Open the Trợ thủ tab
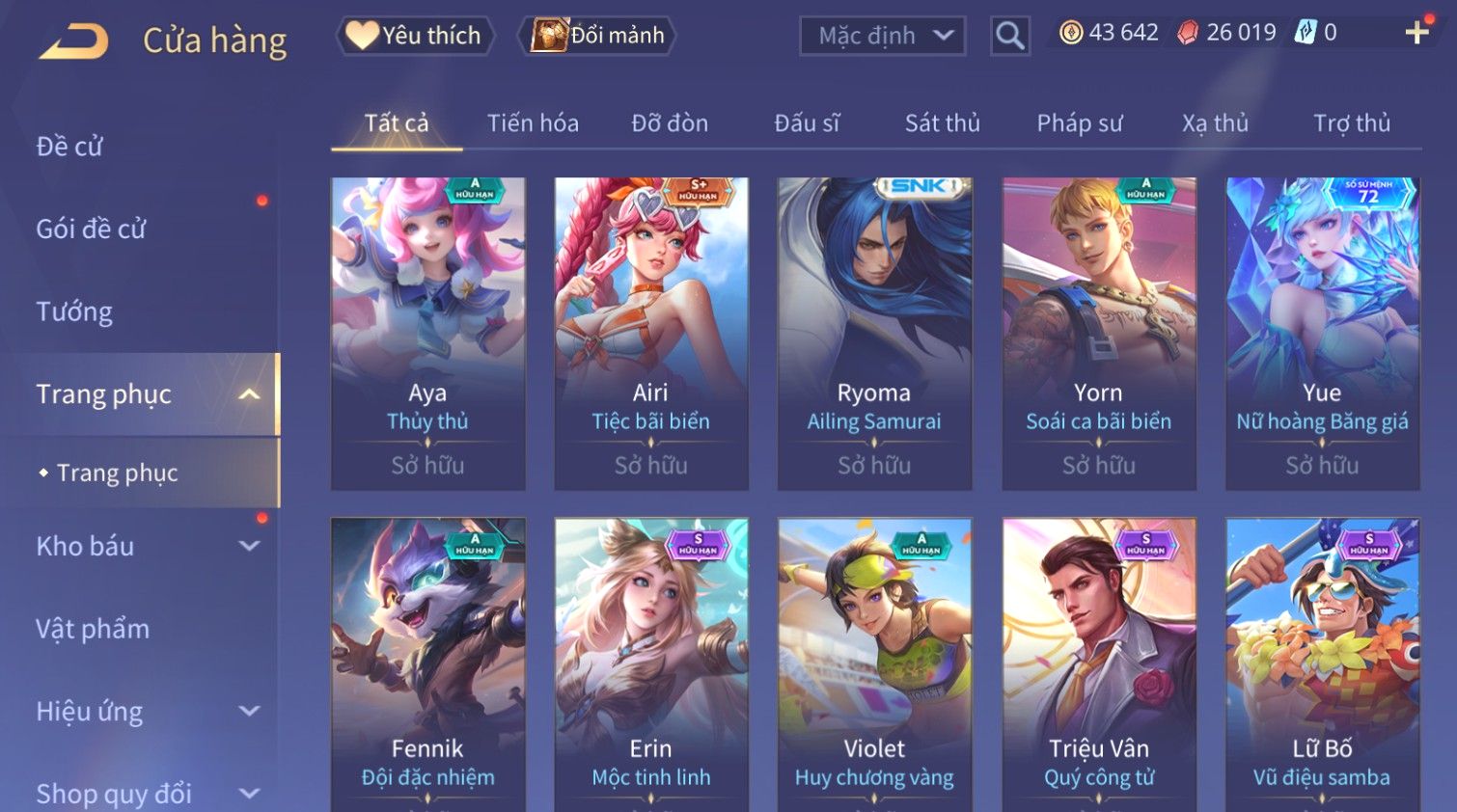The image size is (1457, 812). (x=1351, y=123)
